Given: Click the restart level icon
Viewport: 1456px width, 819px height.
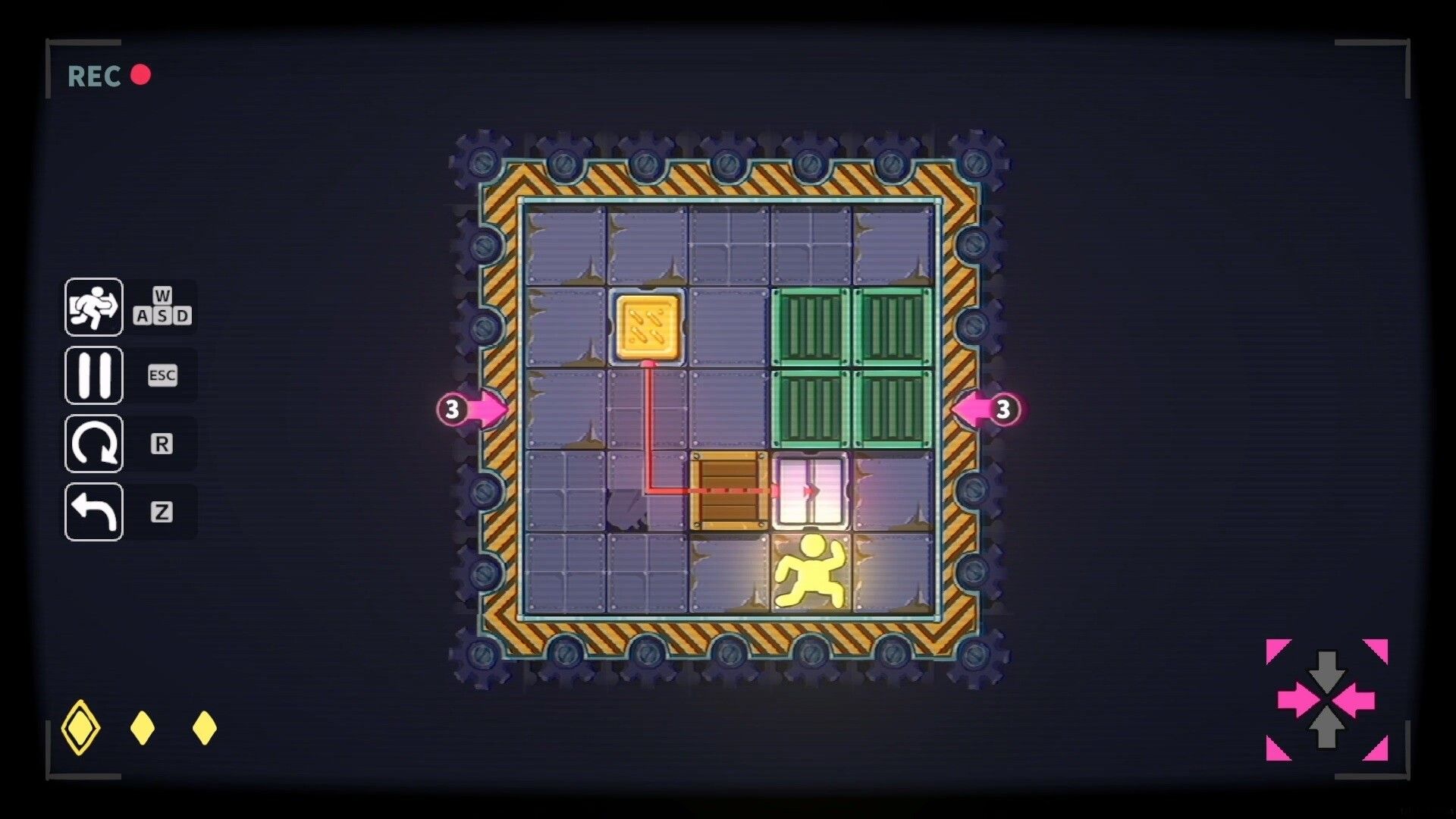Looking at the screenshot, I should coord(93,443).
